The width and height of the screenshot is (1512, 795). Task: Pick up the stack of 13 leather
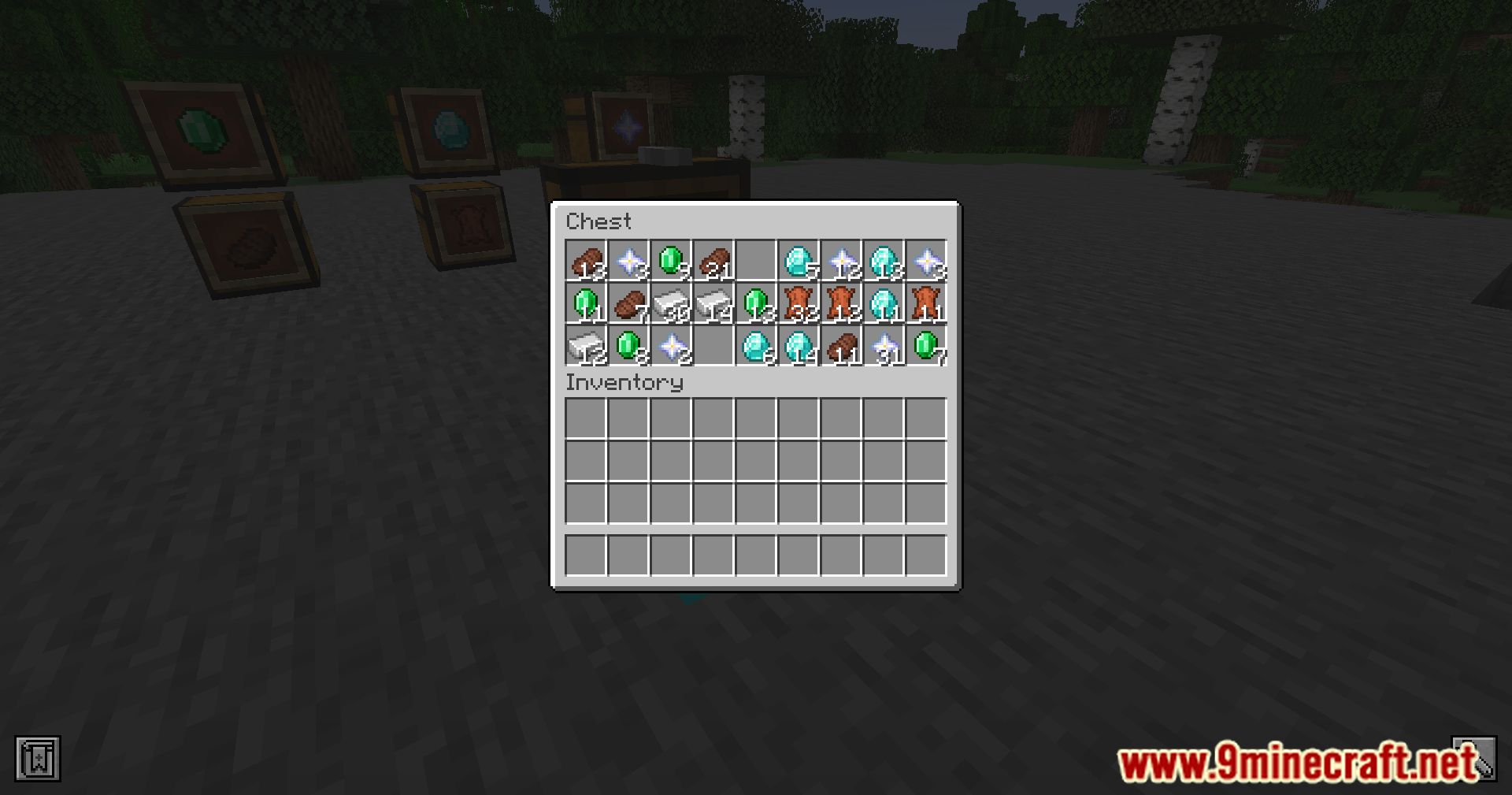coord(587,260)
